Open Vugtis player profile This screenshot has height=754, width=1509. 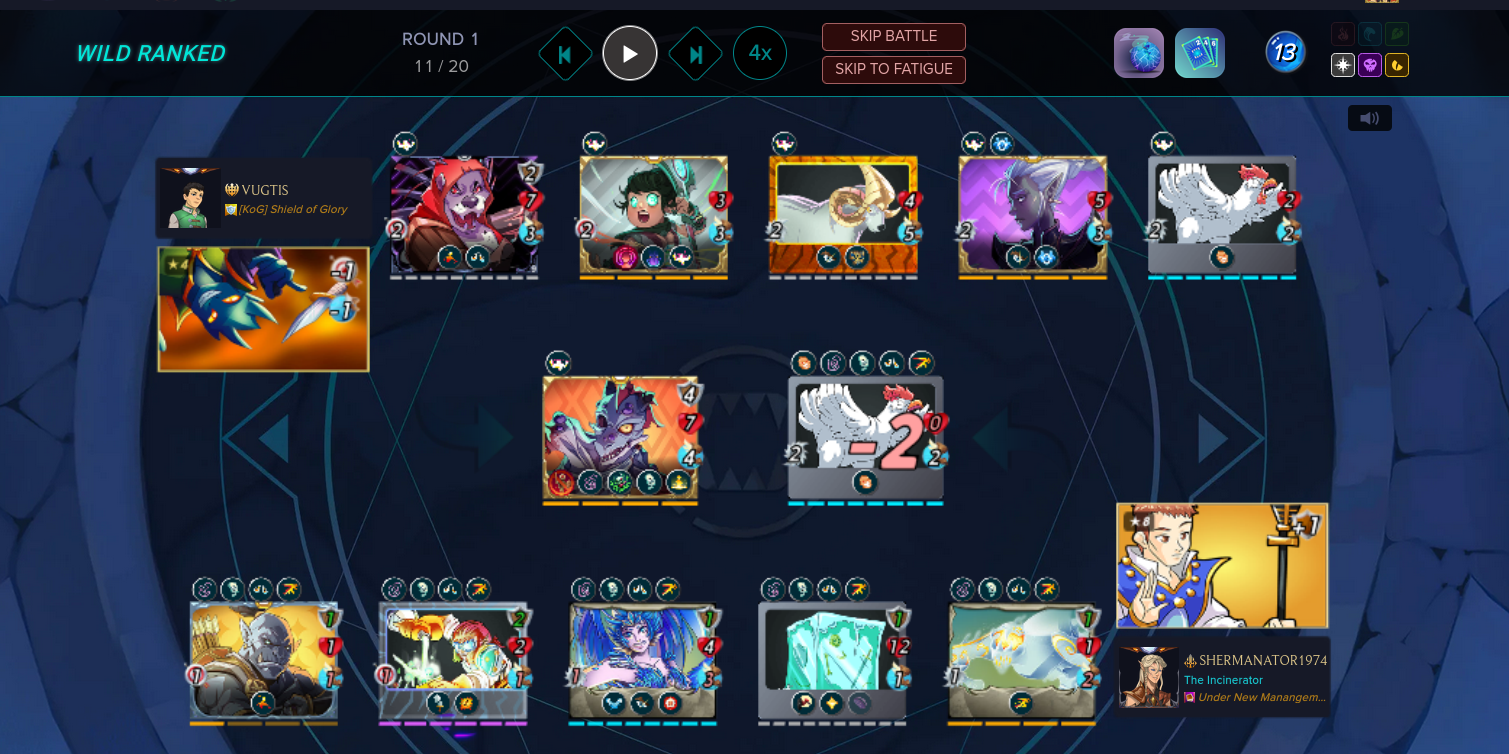tap(264, 190)
